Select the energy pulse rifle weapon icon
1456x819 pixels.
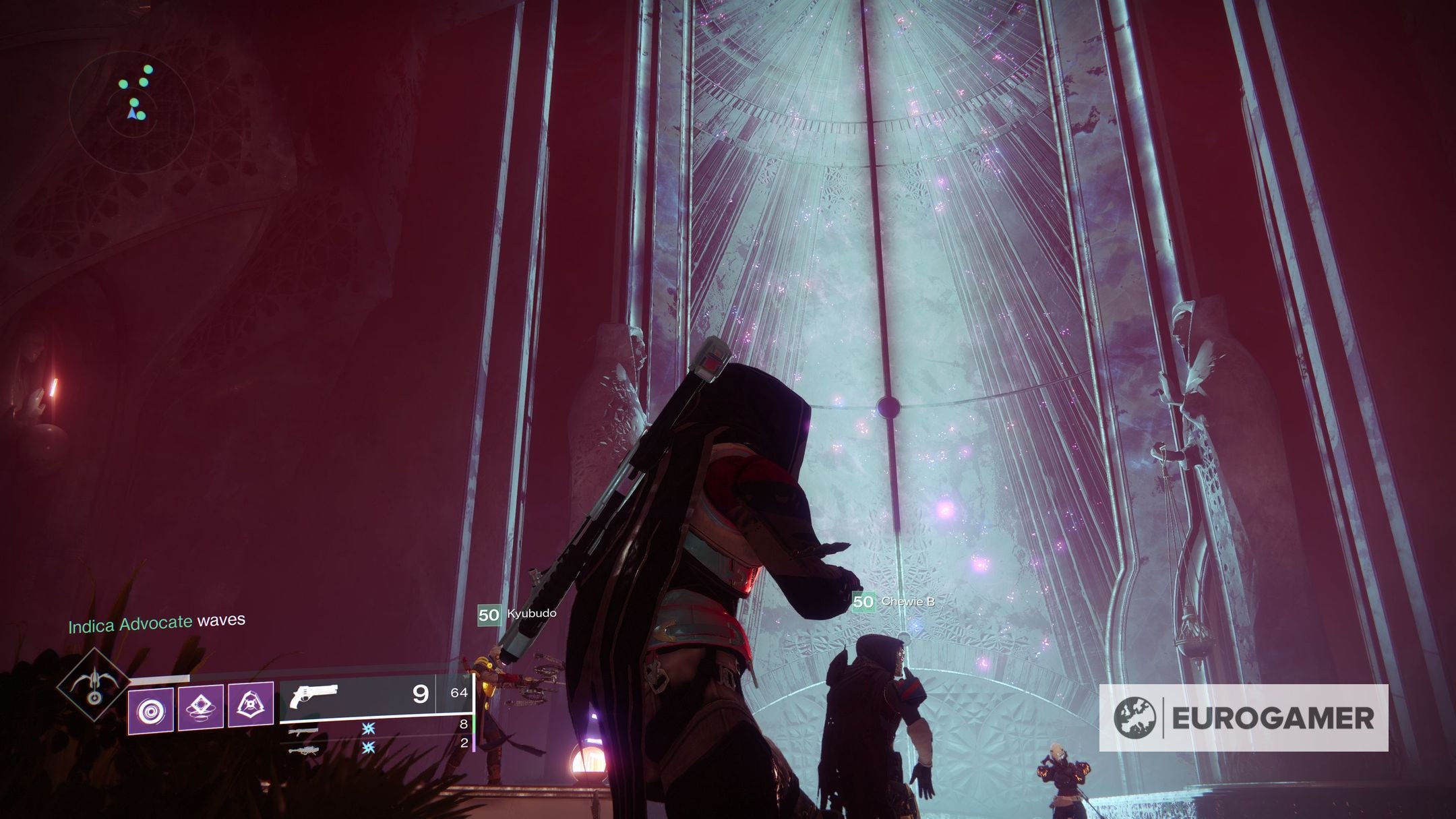tap(302, 731)
